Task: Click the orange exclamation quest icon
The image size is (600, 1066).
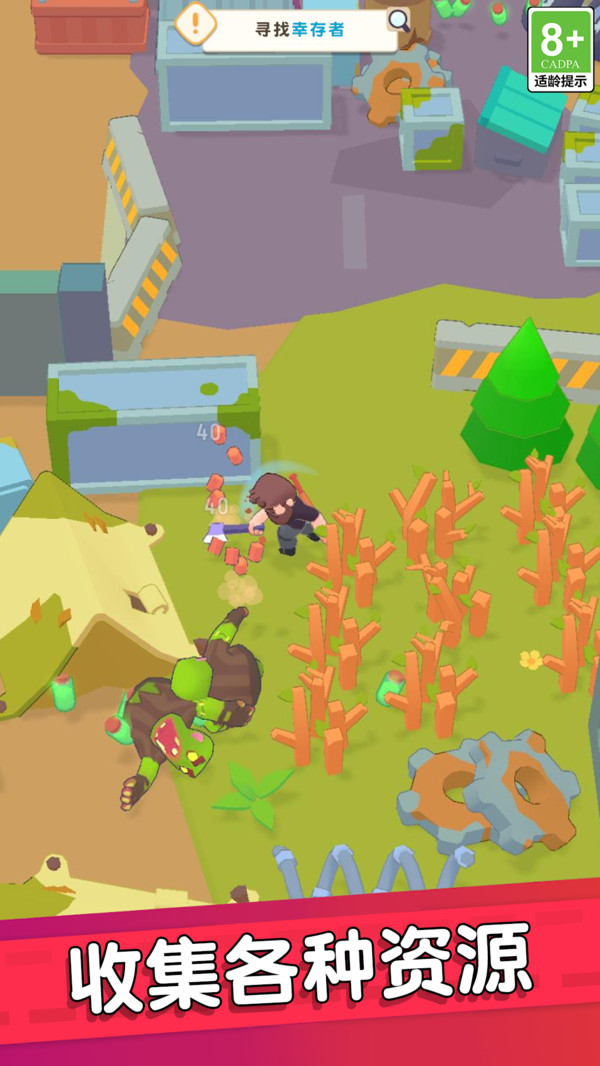Action: pyautogui.click(x=197, y=22)
